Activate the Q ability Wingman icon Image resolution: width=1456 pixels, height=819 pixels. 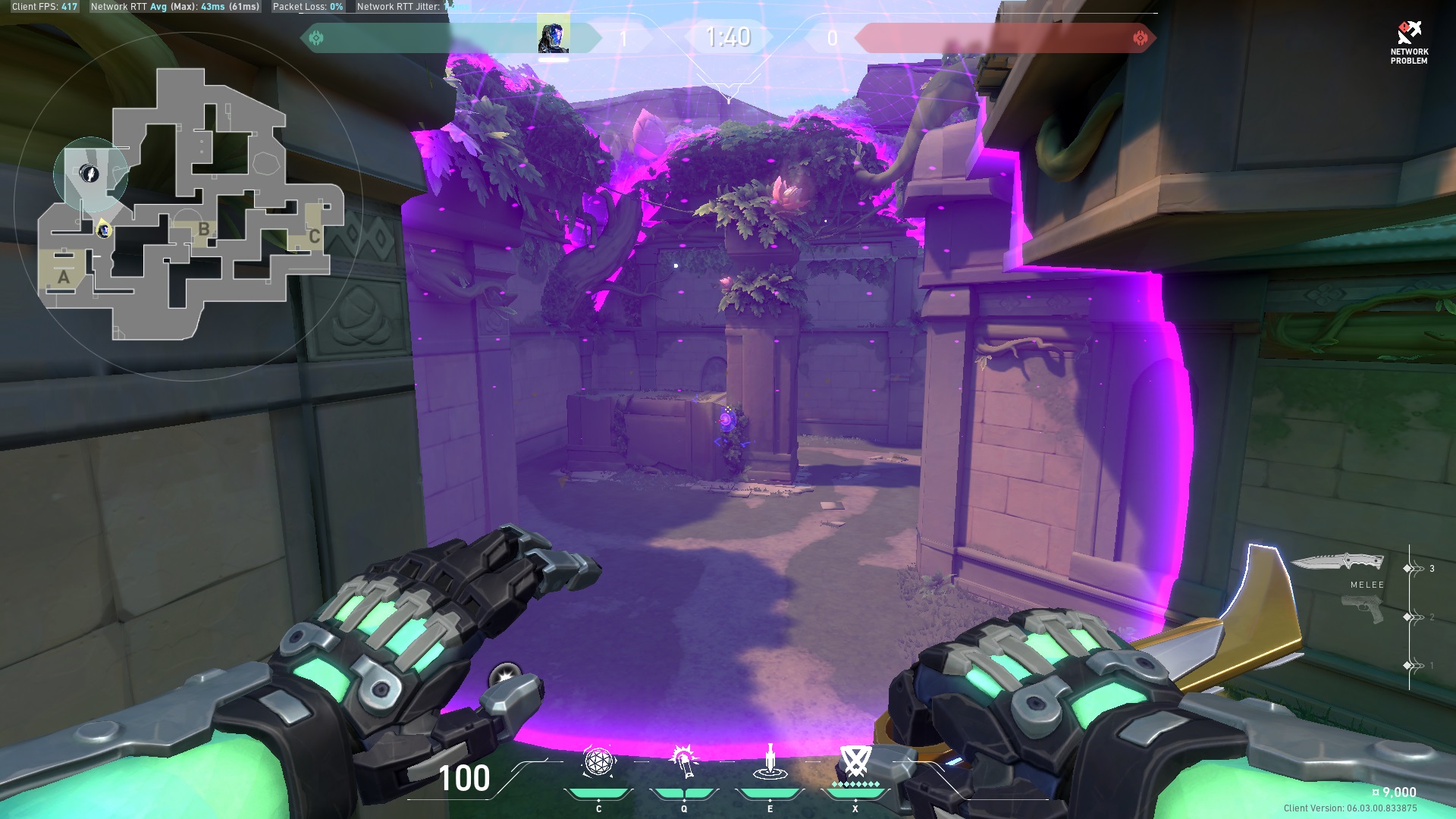[x=683, y=764]
